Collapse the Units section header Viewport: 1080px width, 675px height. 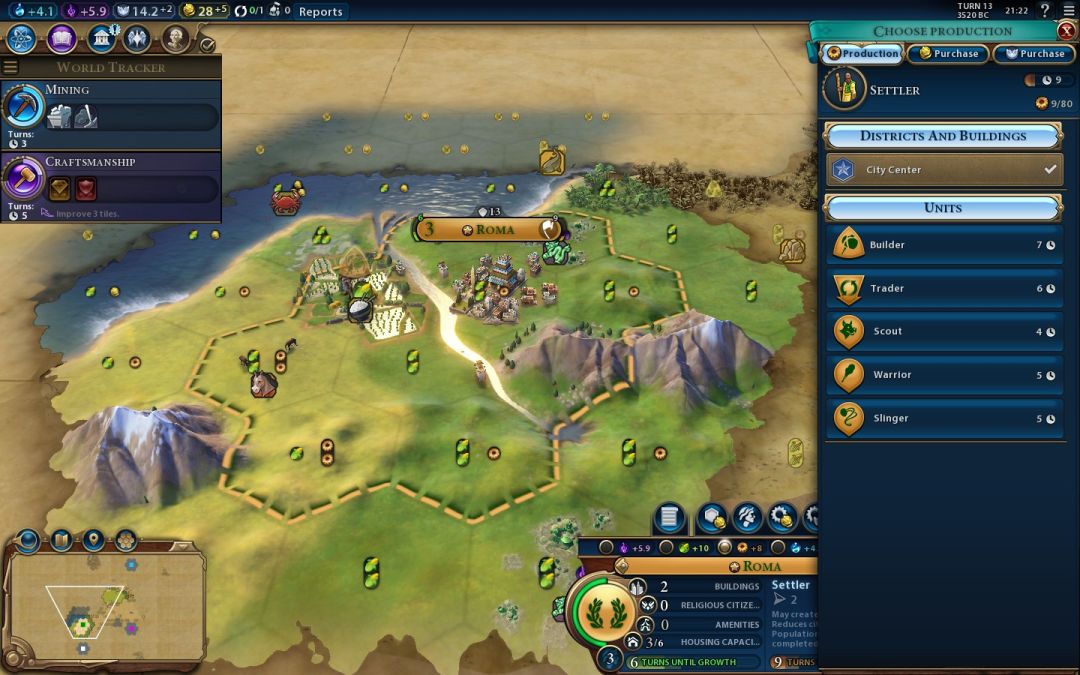(942, 208)
